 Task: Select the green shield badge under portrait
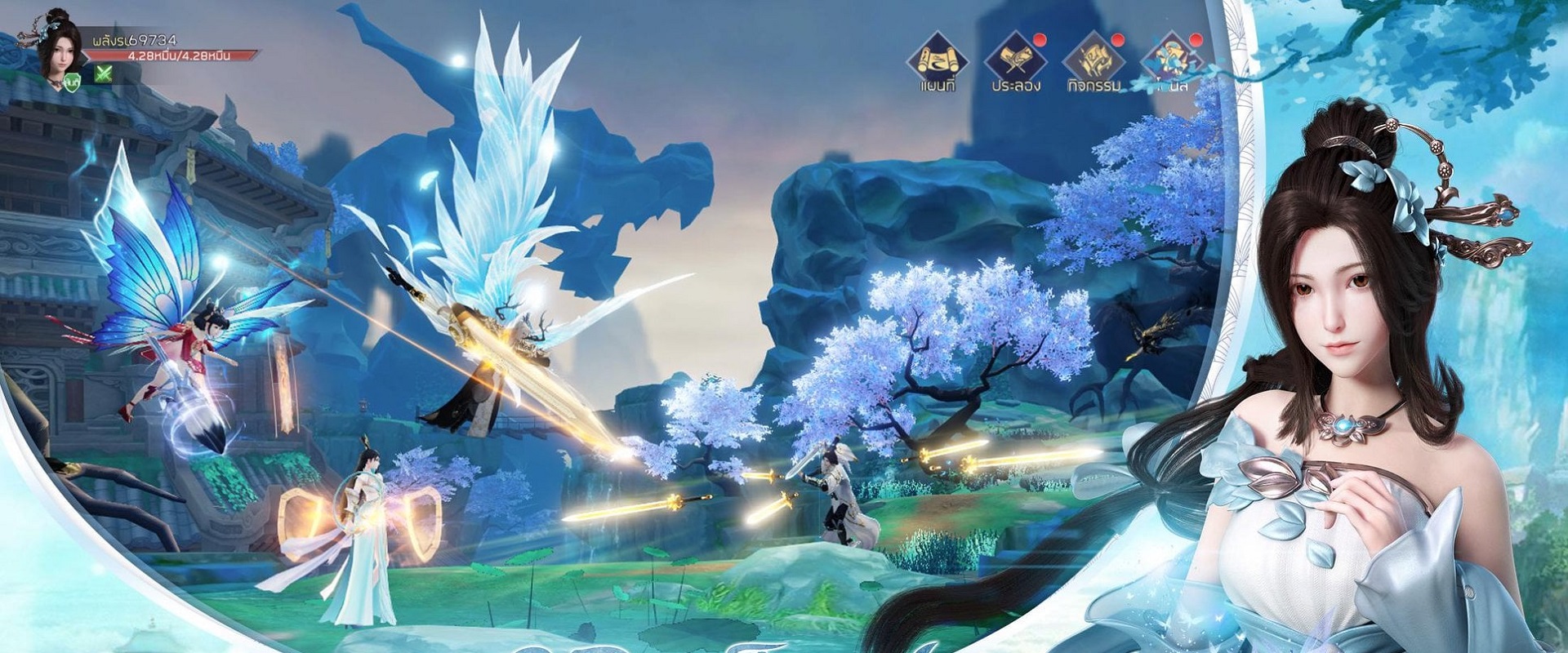(73, 81)
